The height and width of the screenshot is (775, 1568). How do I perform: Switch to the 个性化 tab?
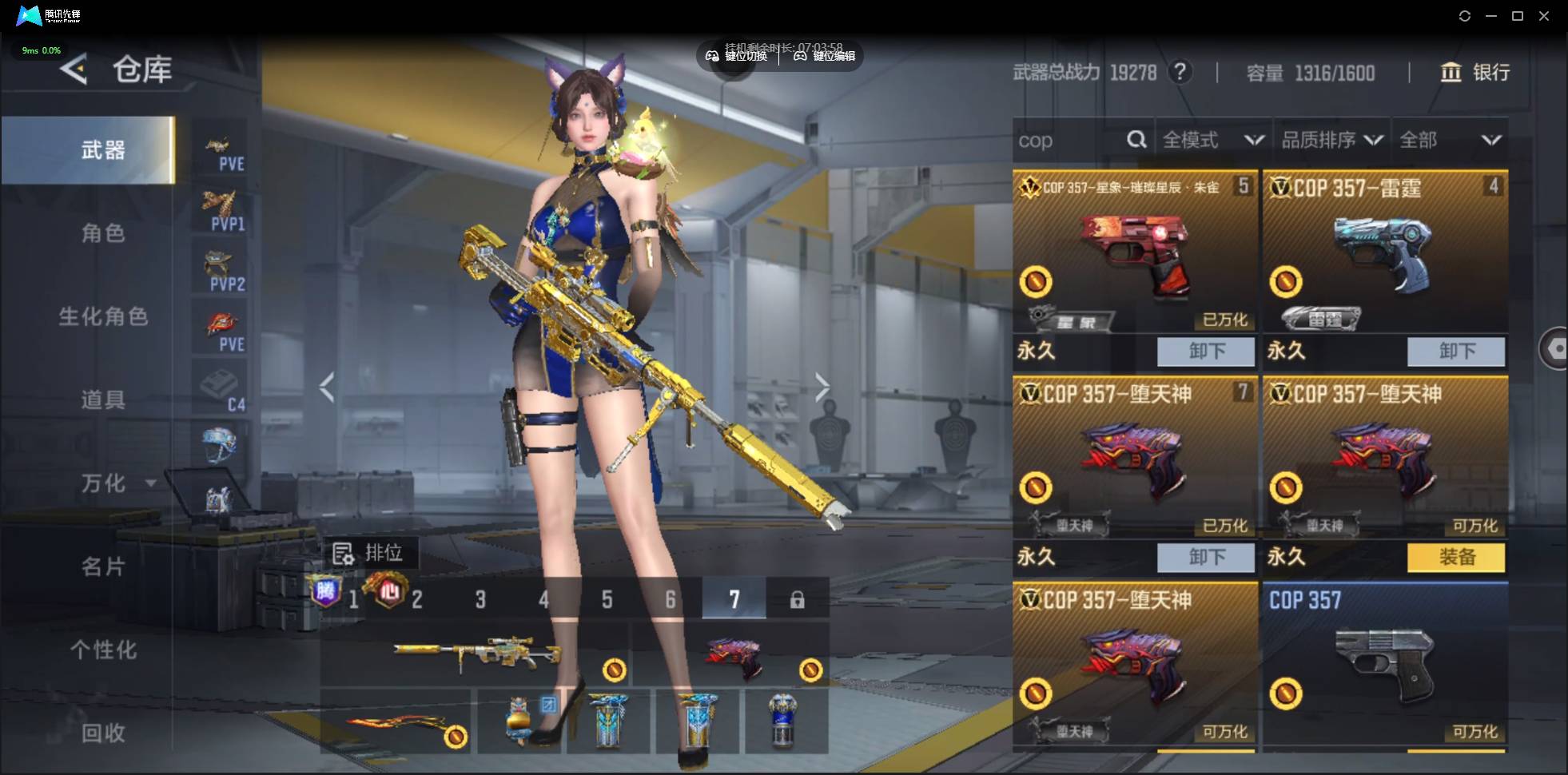(x=103, y=650)
